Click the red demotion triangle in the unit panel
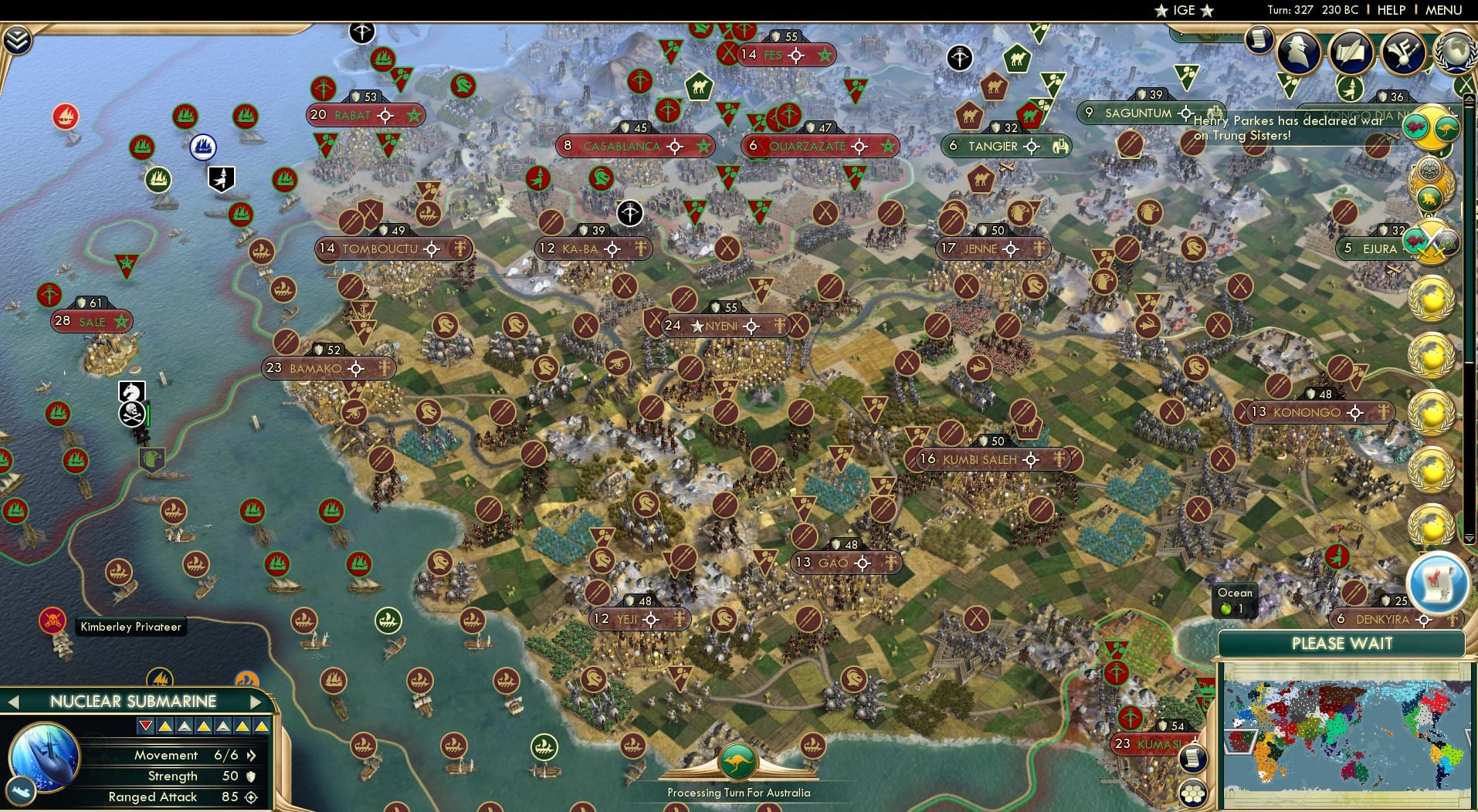 pyautogui.click(x=145, y=726)
